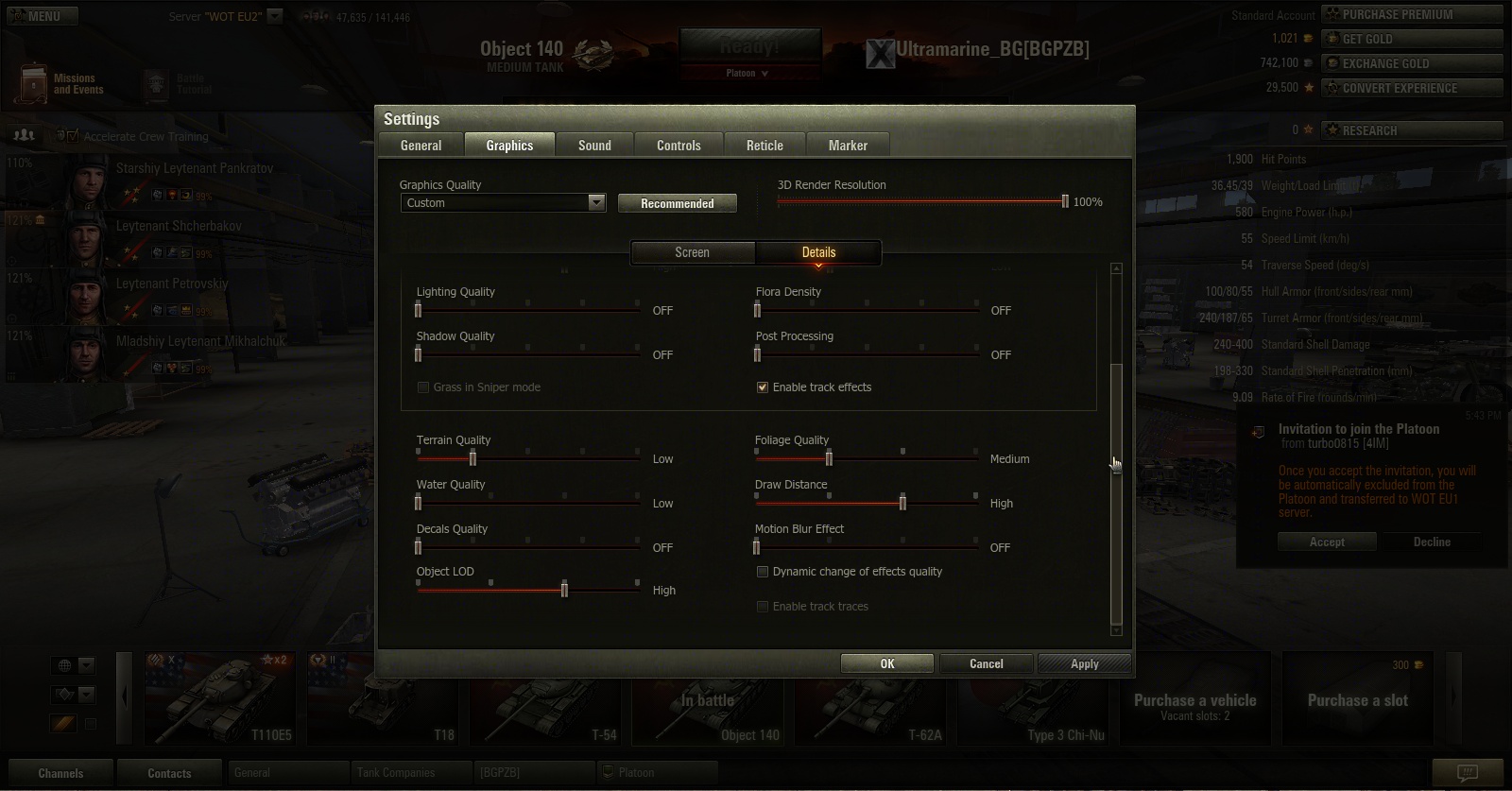1512x791 pixels.
Task: Click the Recommended graphics button
Action: (x=677, y=203)
